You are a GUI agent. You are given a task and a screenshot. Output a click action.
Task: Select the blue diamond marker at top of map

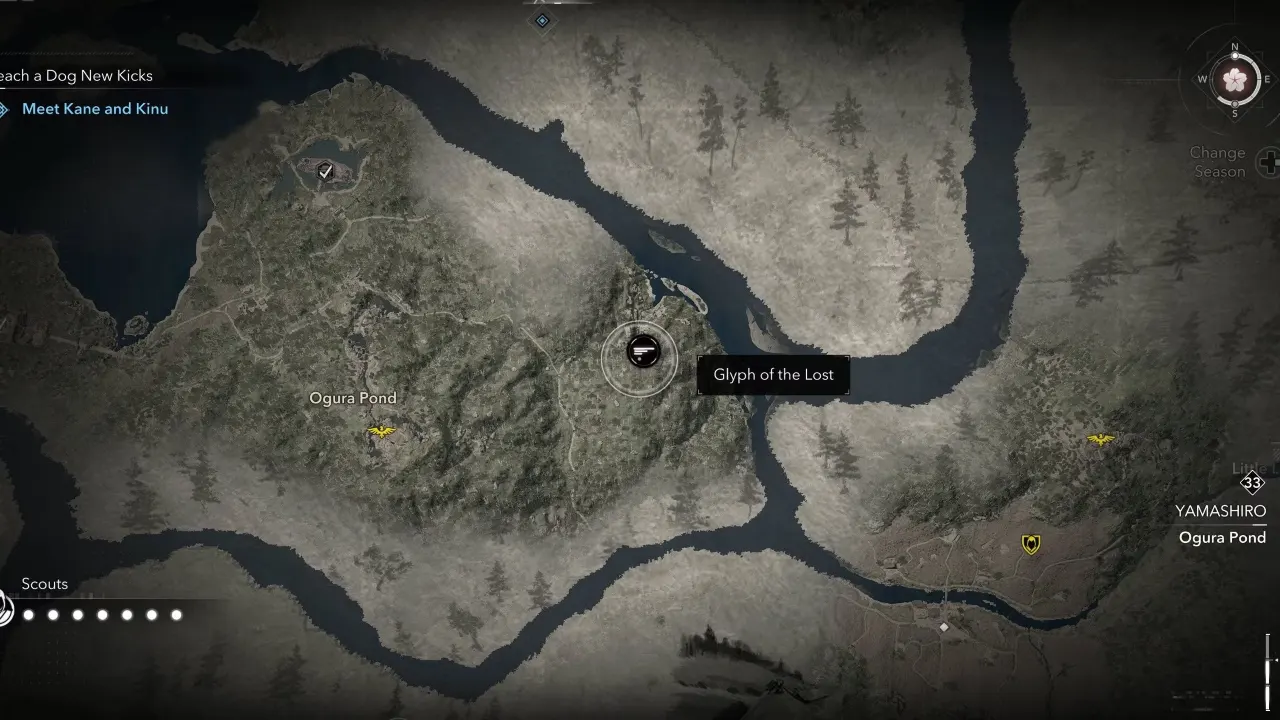point(543,18)
